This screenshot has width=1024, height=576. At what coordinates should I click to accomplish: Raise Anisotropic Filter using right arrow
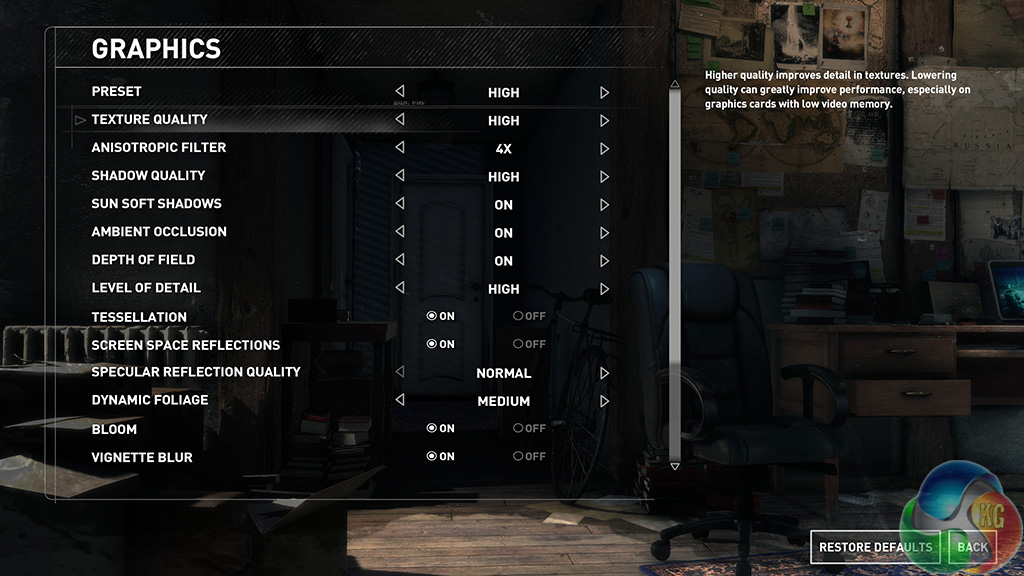[x=605, y=148]
